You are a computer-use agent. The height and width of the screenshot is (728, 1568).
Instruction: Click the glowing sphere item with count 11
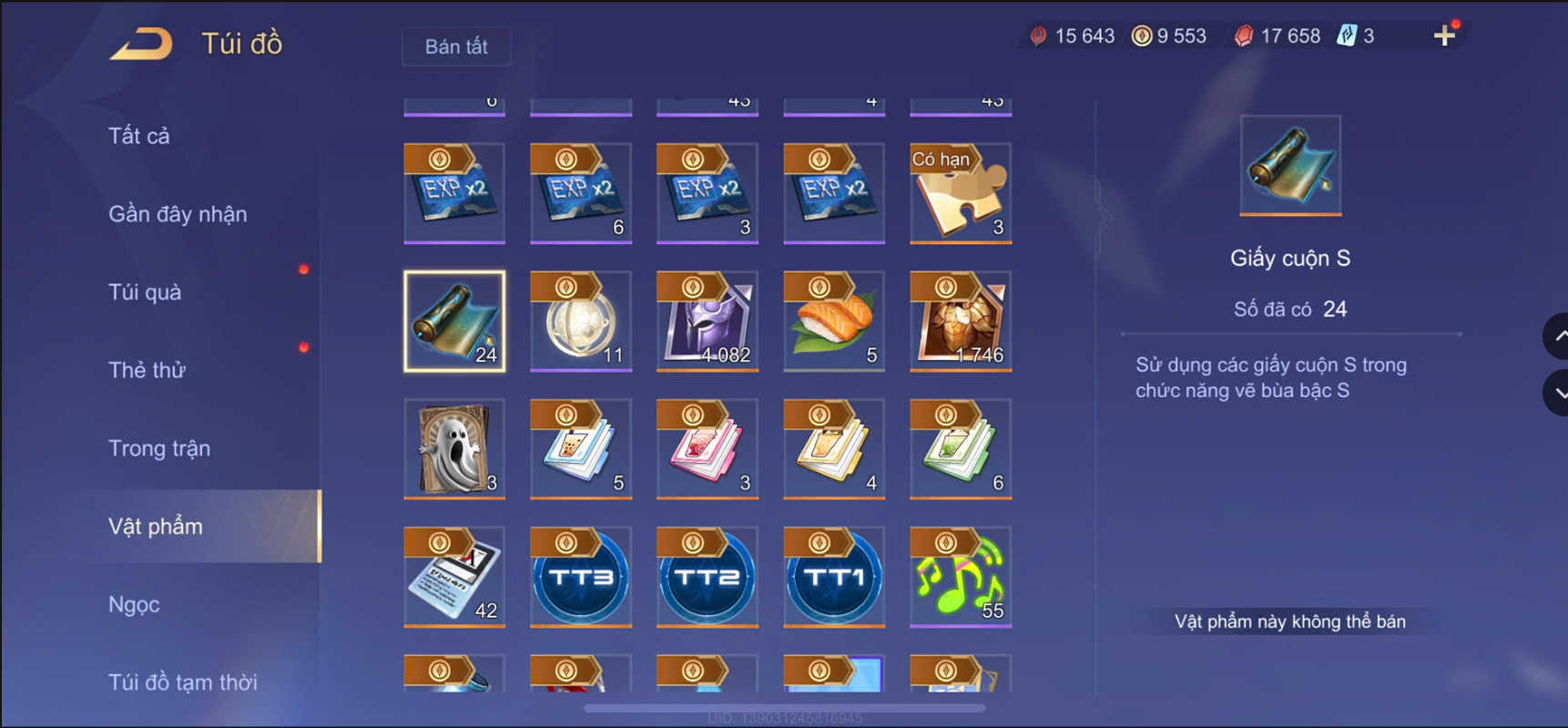[580, 321]
